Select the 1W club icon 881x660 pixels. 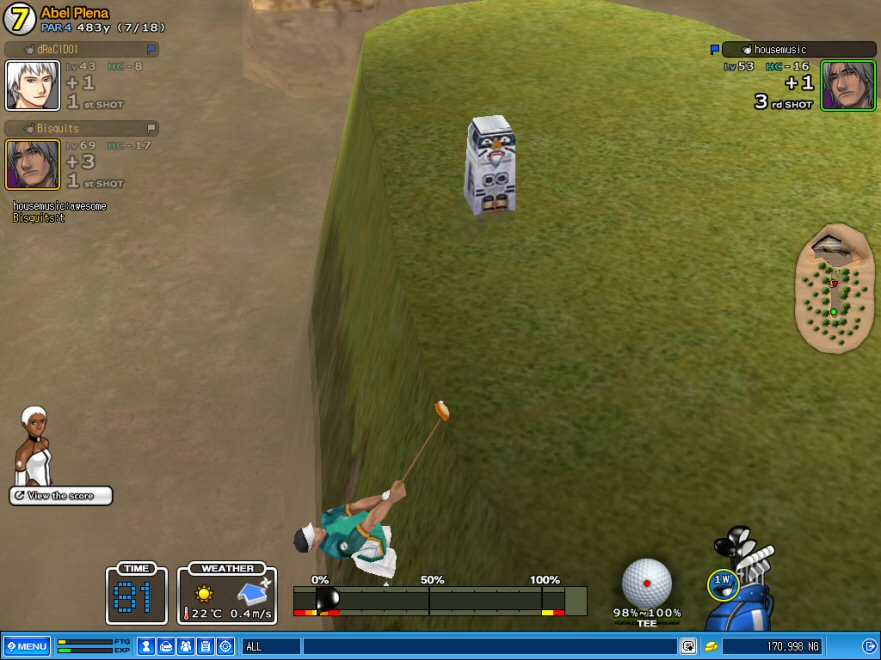[721, 584]
